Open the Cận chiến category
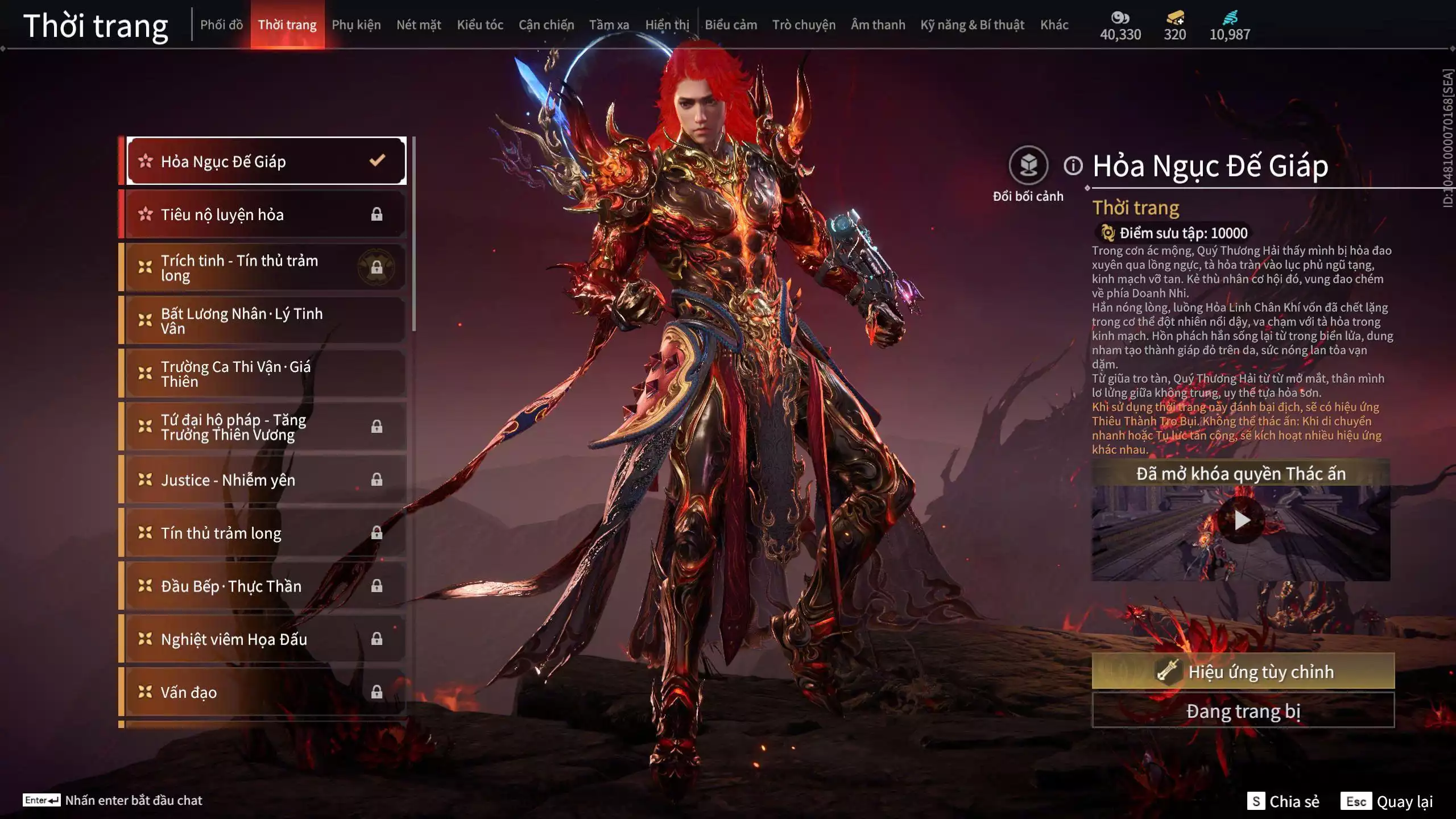1456x819 pixels. [546, 25]
